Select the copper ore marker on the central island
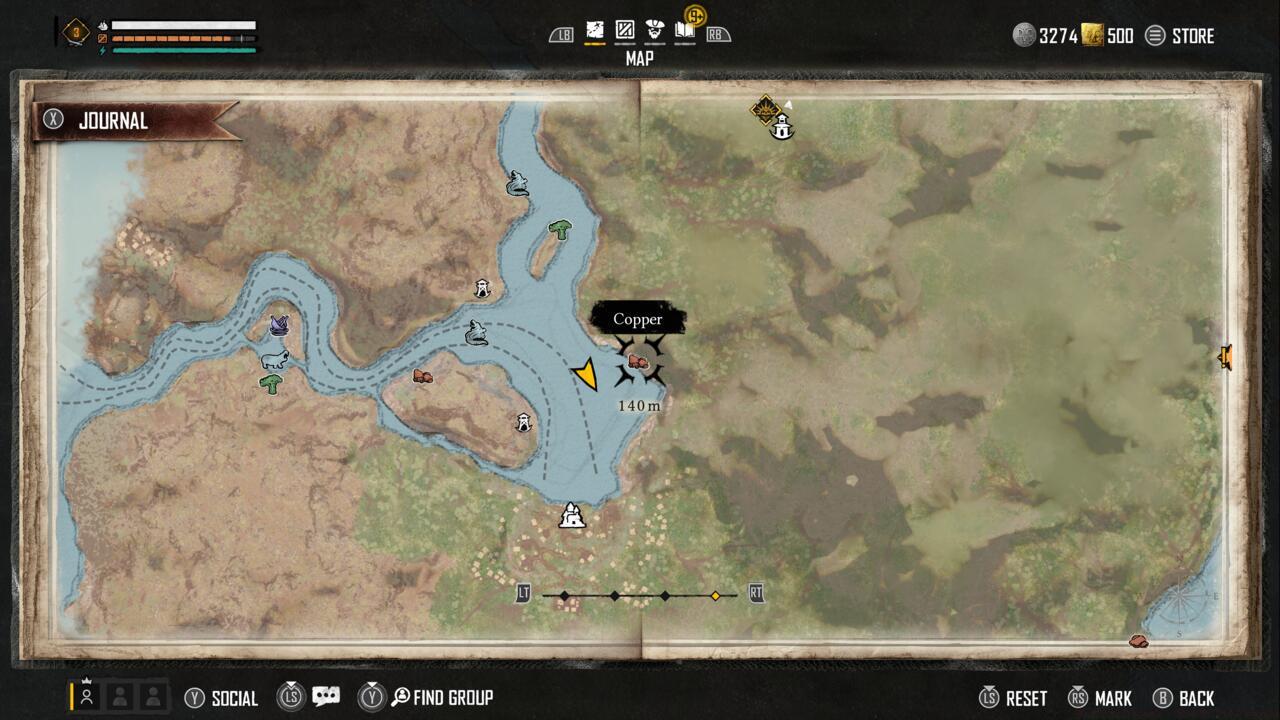Viewport: 1280px width, 720px height. tap(423, 376)
